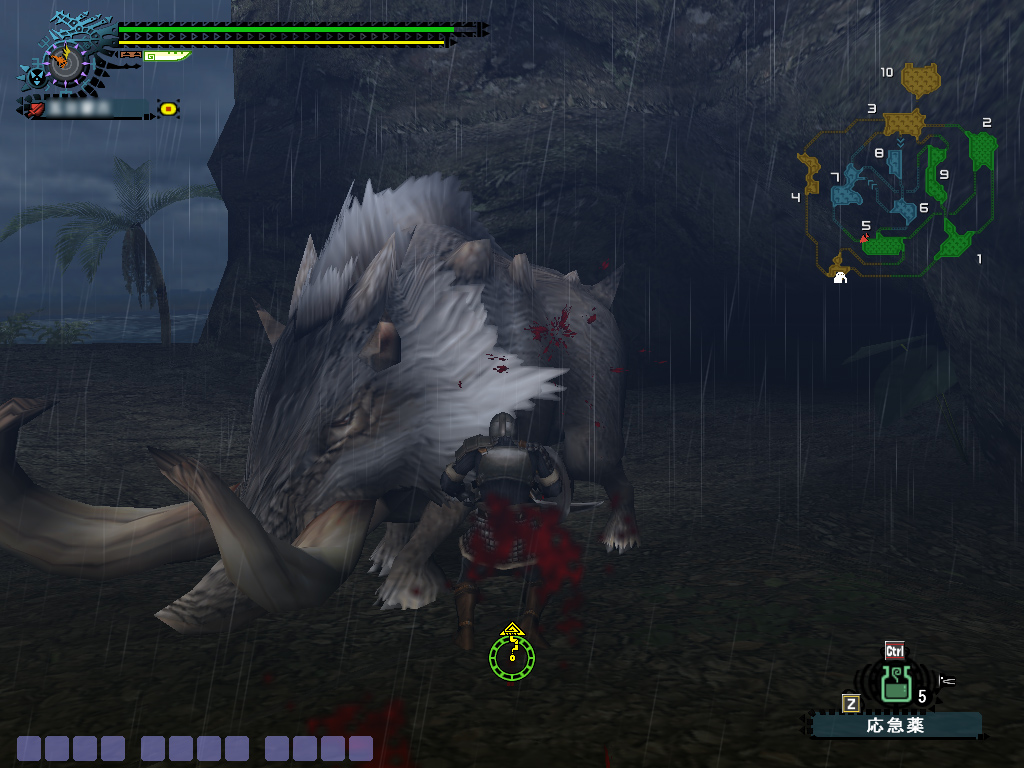Select the green target ring indicator

click(x=512, y=655)
